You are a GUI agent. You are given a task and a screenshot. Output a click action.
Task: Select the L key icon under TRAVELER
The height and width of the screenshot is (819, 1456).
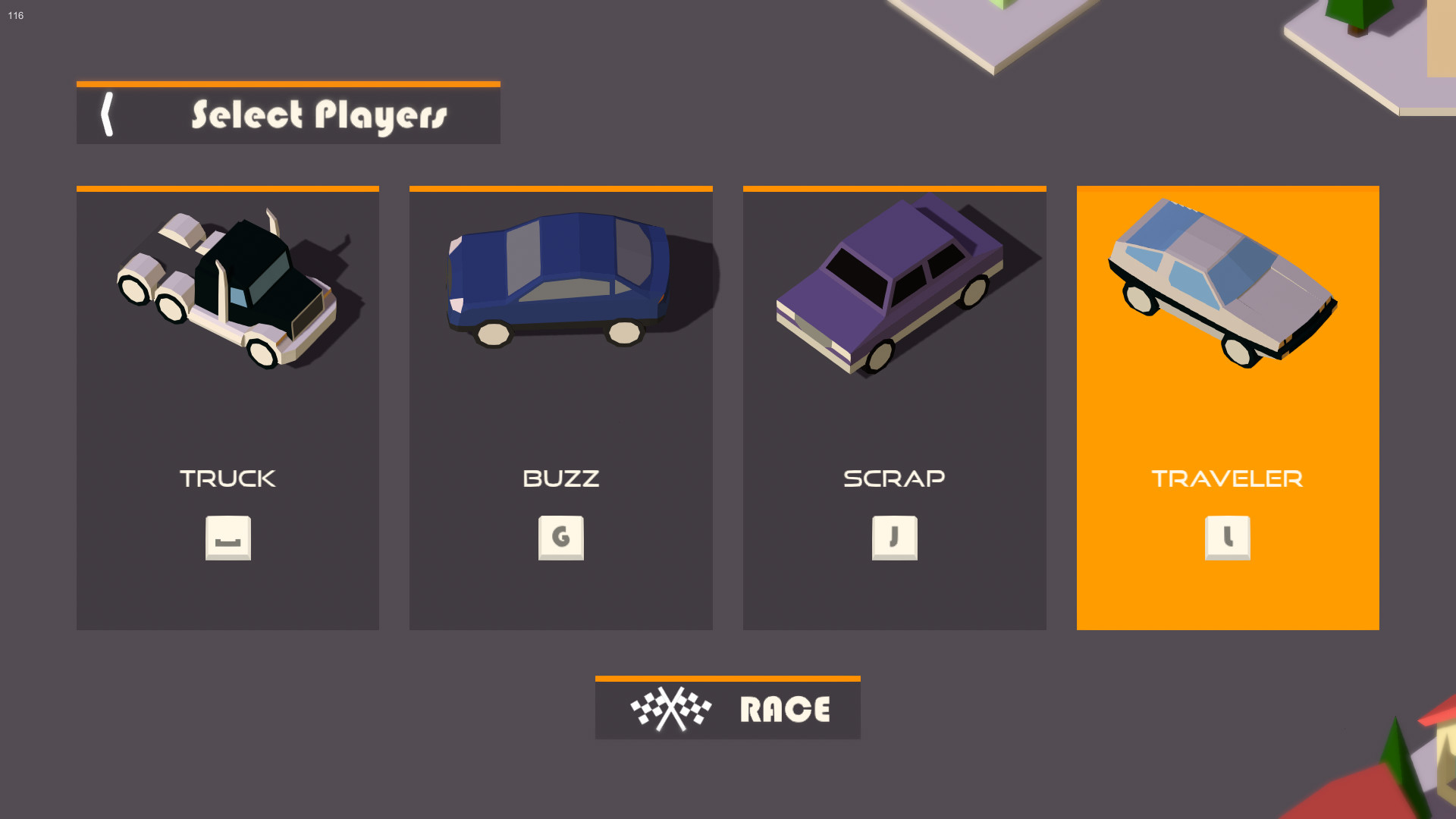coord(1227,538)
